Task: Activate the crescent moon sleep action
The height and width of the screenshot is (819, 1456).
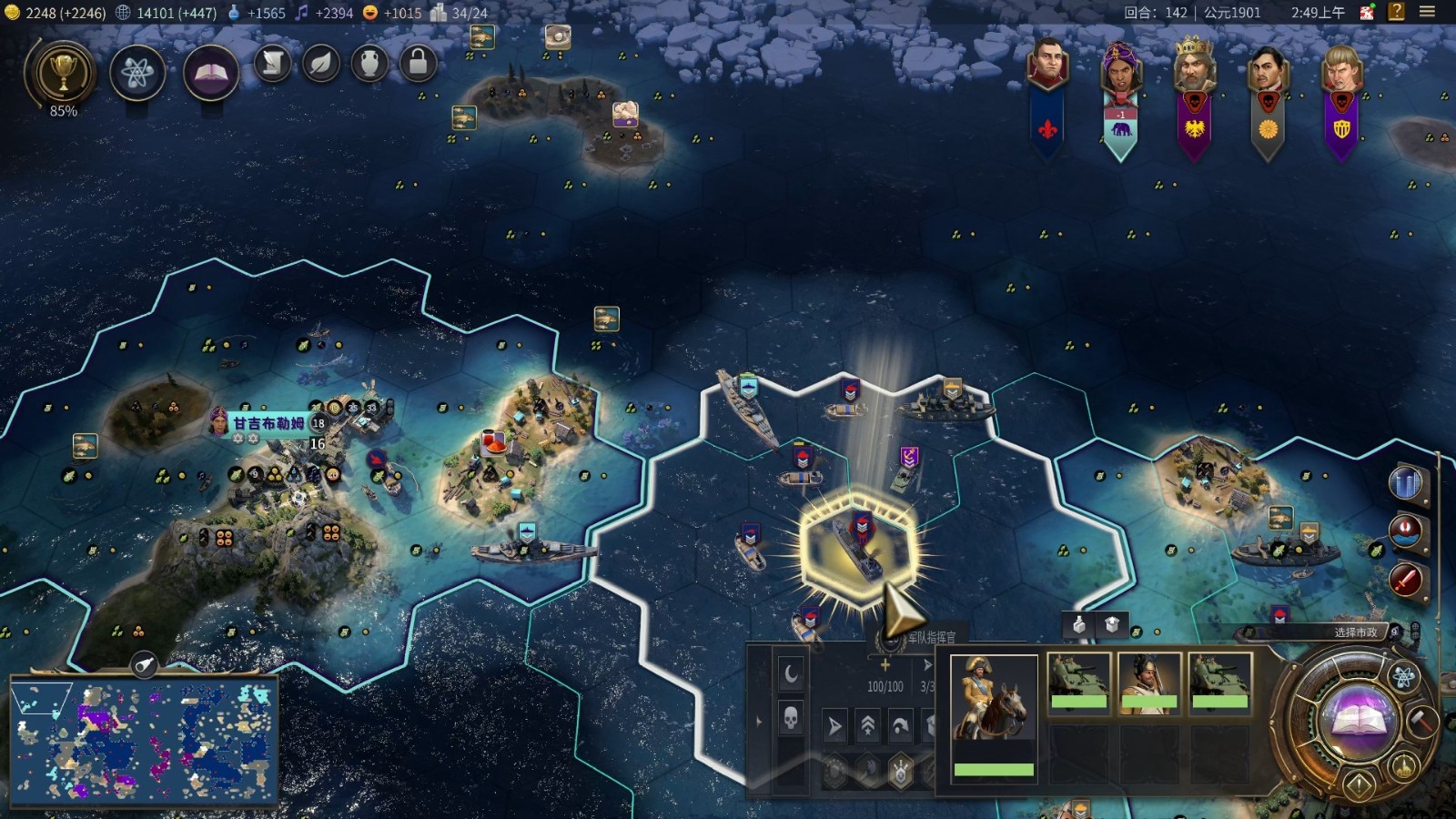Action: [791, 673]
